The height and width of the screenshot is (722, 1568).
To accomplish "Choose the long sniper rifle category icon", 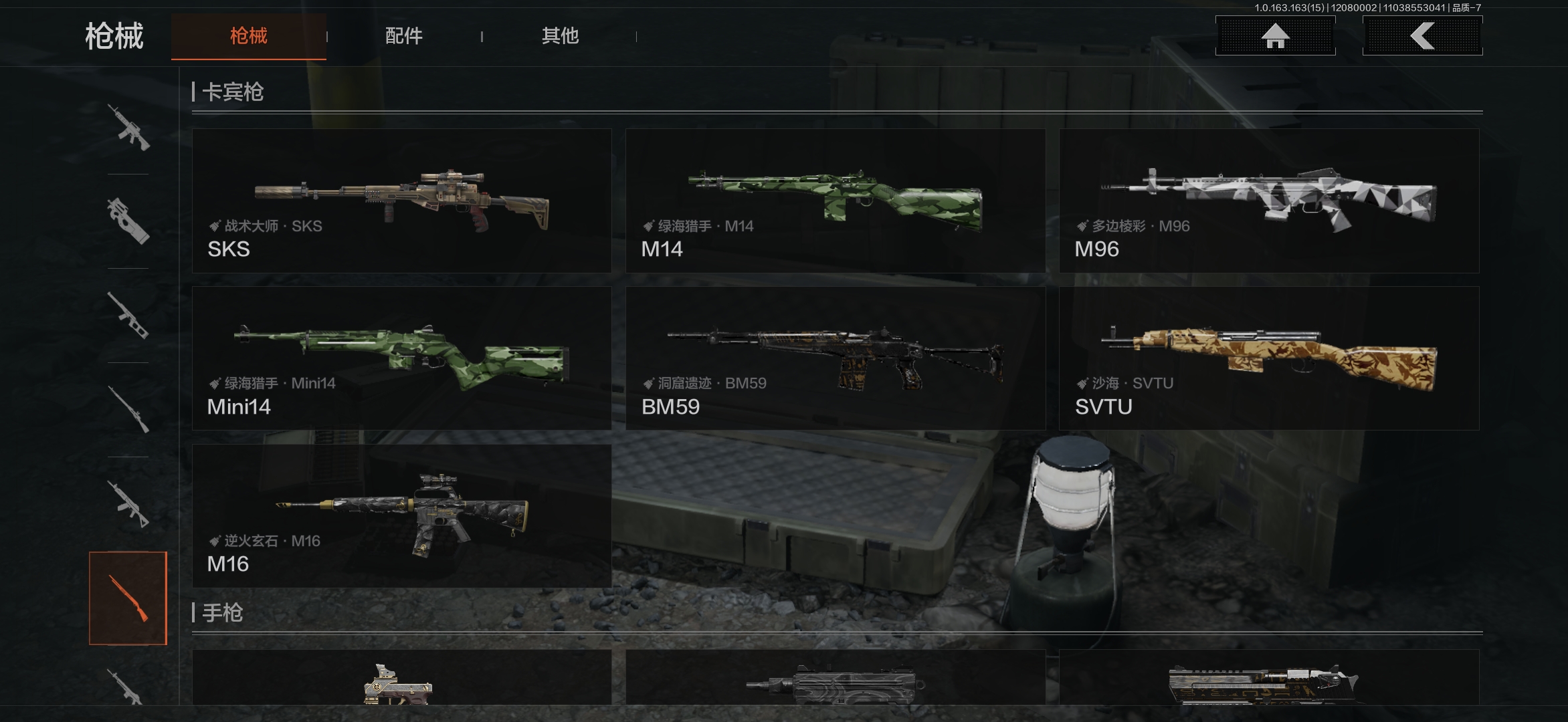I will click(x=128, y=409).
